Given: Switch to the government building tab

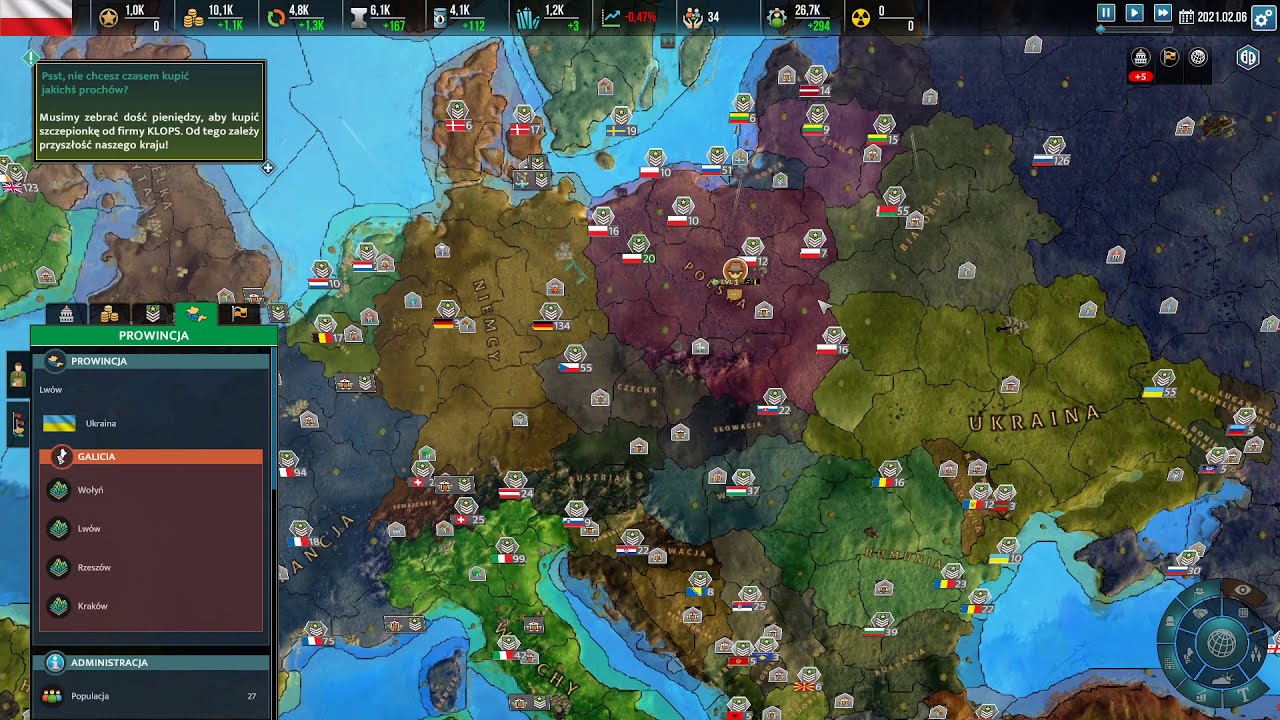Looking at the screenshot, I should [66, 314].
